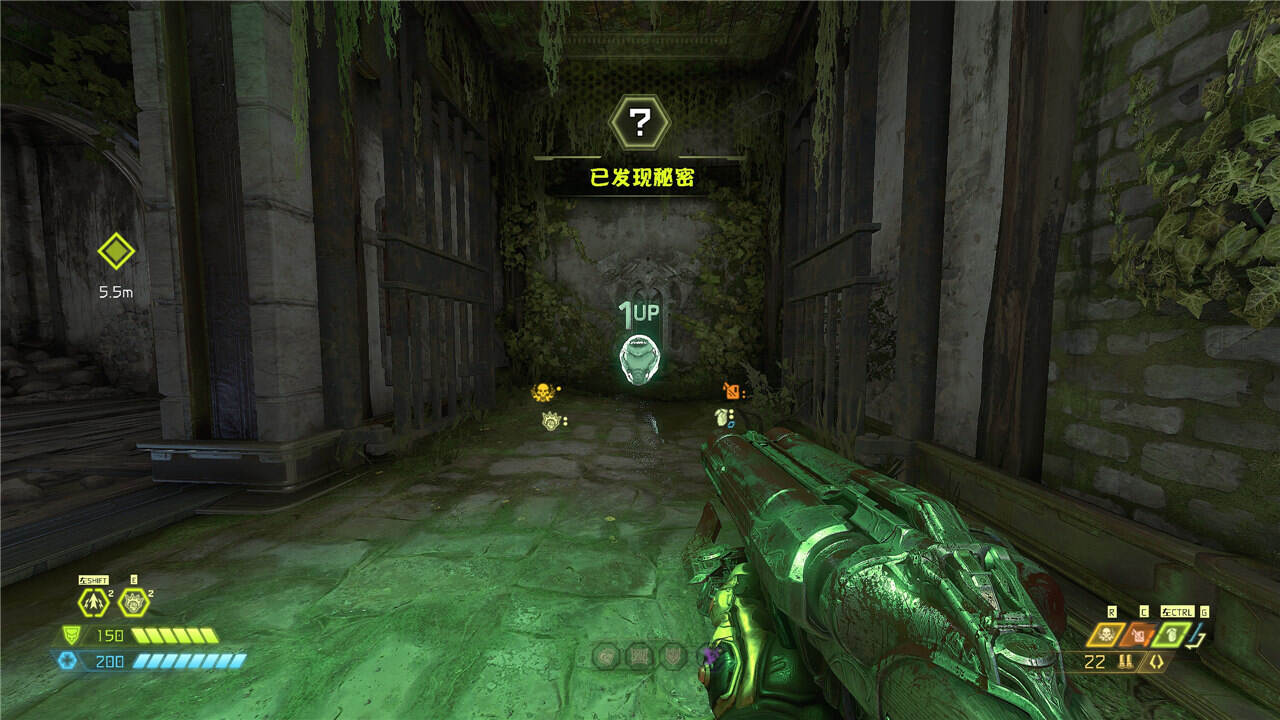Click the yellow diamond objective marker
Image resolution: width=1280 pixels, height=720 pixels.
pos(116,251)
